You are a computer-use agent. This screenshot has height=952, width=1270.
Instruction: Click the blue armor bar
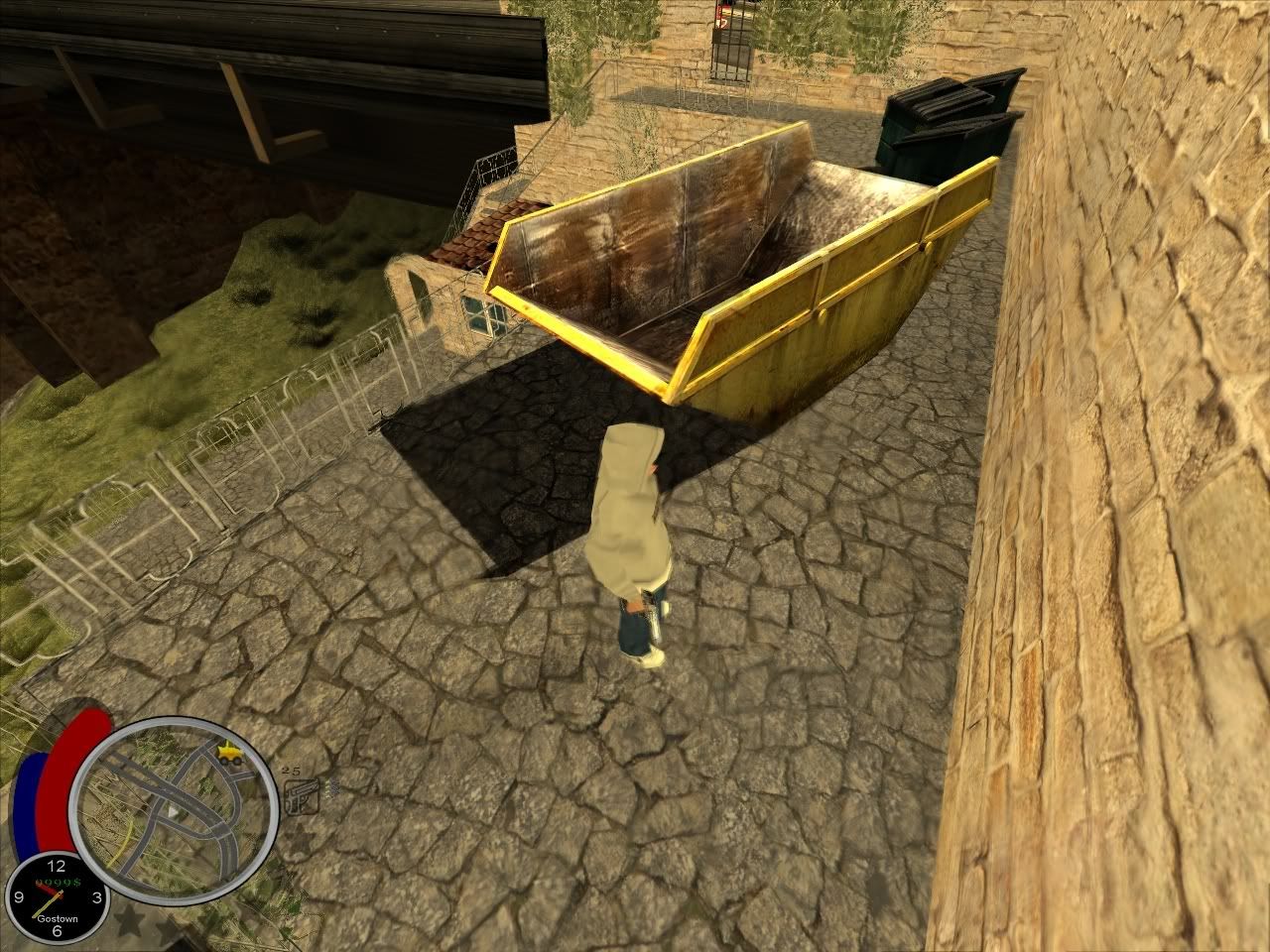click(28, 806)
